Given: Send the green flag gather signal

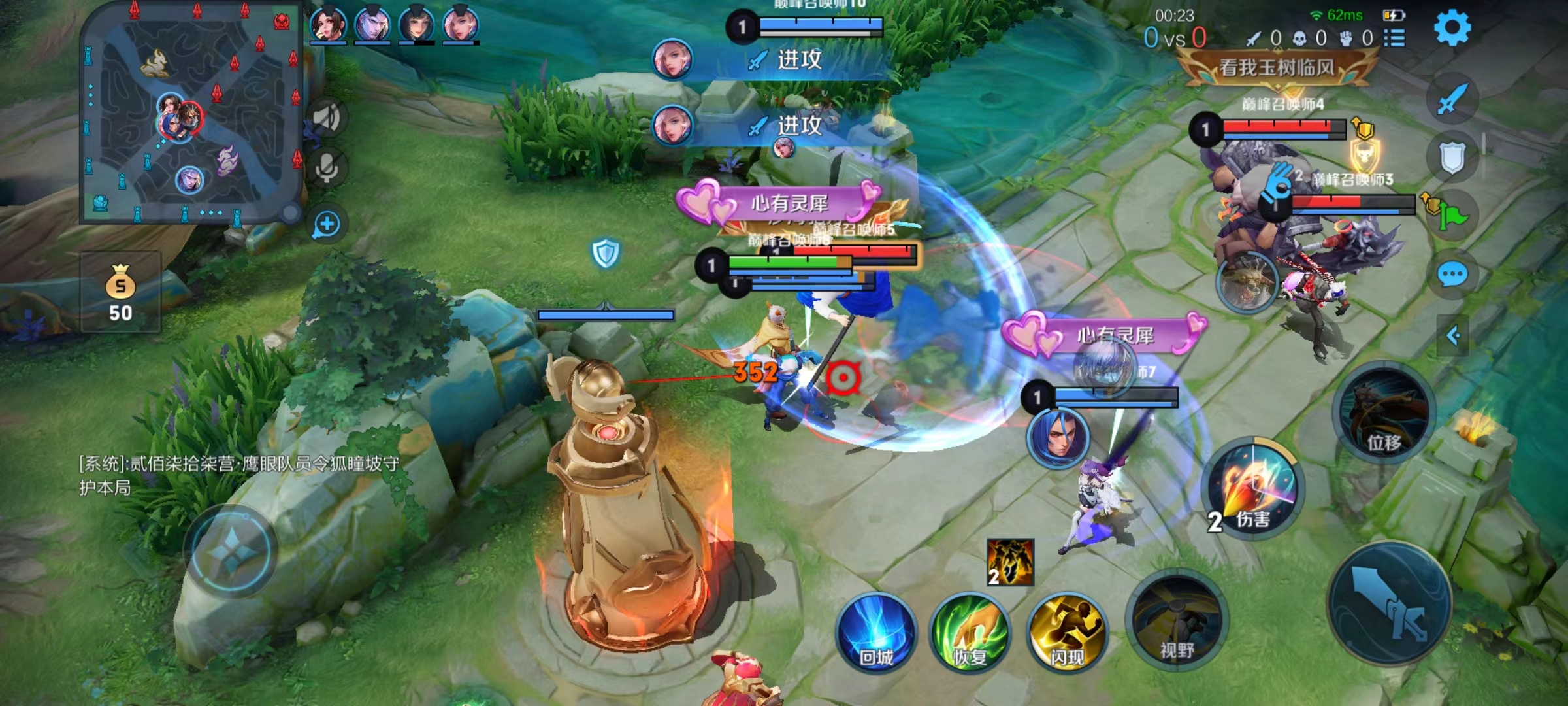Looking at the screenshot, I should tap(1453, 216).
